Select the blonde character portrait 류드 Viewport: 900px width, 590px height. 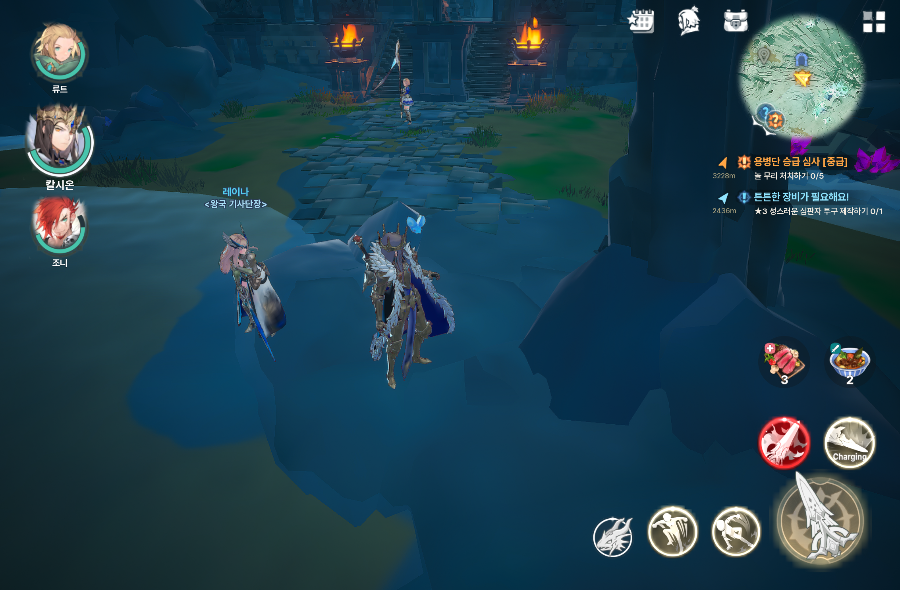click(60, 52)
